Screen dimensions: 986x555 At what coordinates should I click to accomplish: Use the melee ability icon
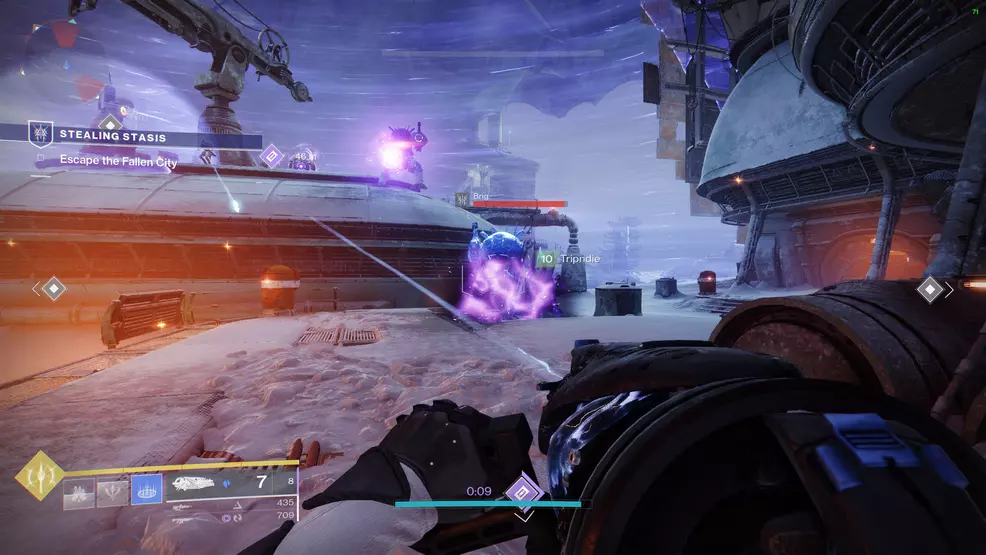coord(112,490)
